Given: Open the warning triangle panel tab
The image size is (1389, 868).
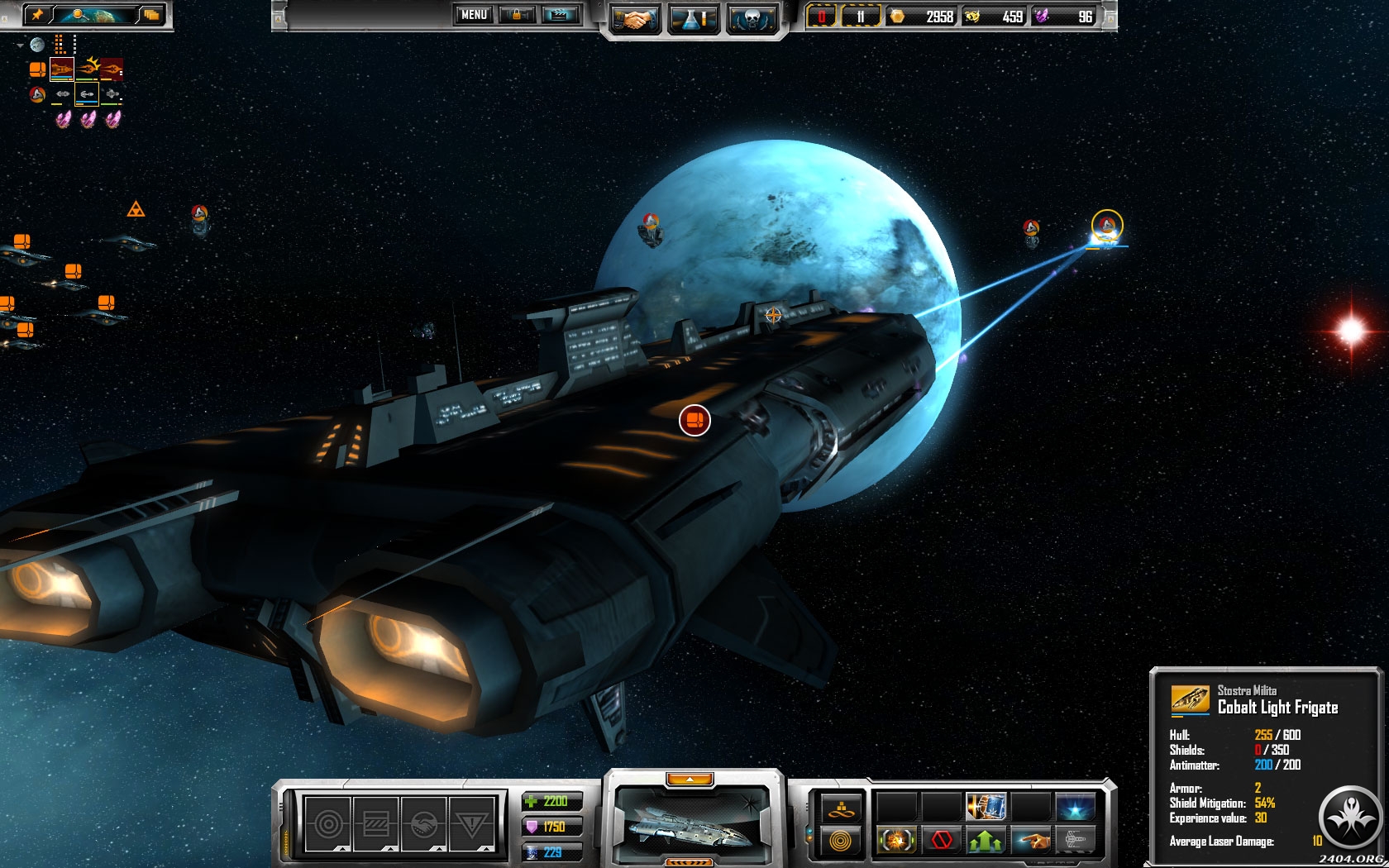Looking at the screenshot, I should point(472,823).
